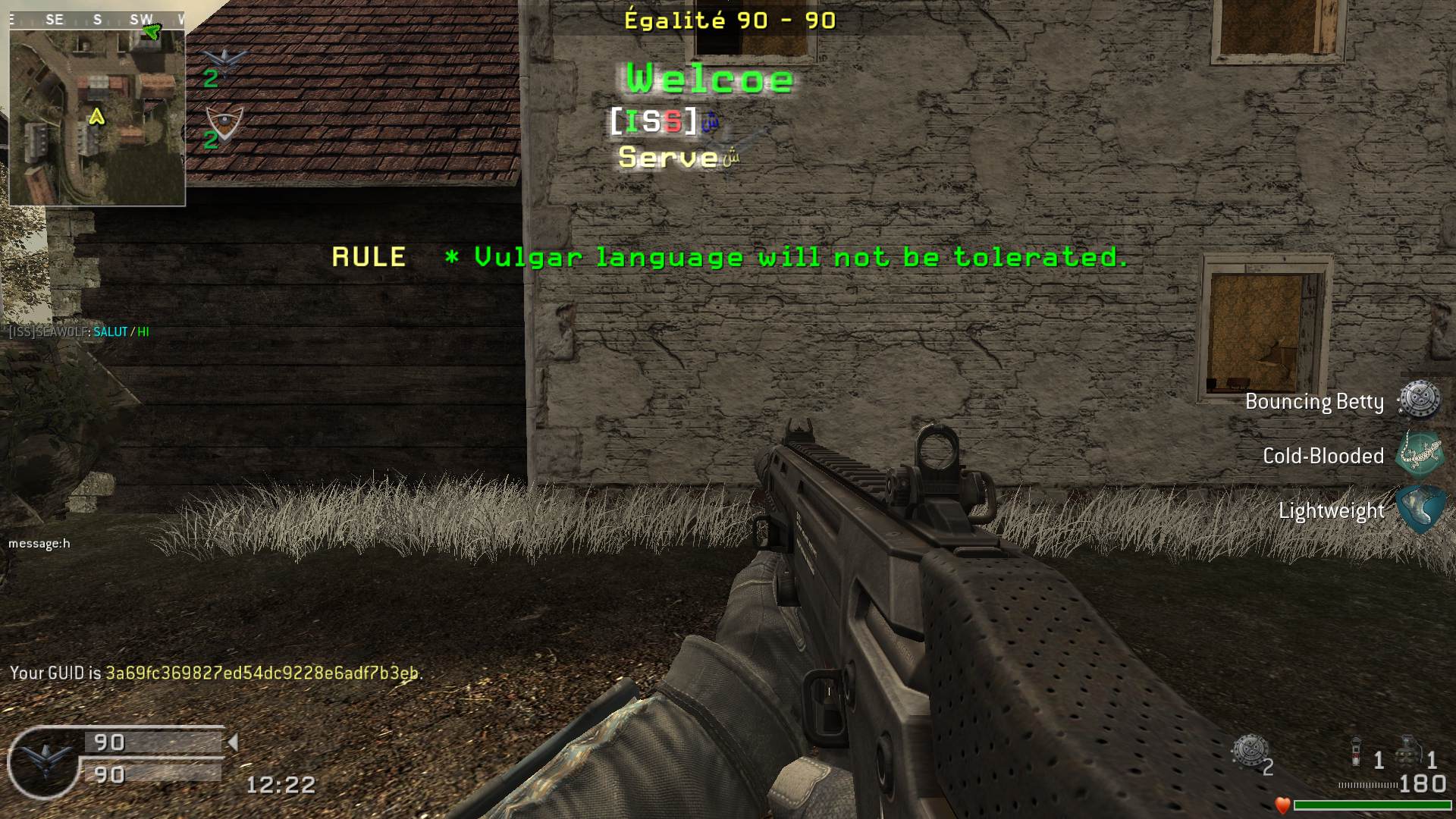Focus the chat message input line
1456x819 pixels.
pyautogui.click(x=39, y=544)
